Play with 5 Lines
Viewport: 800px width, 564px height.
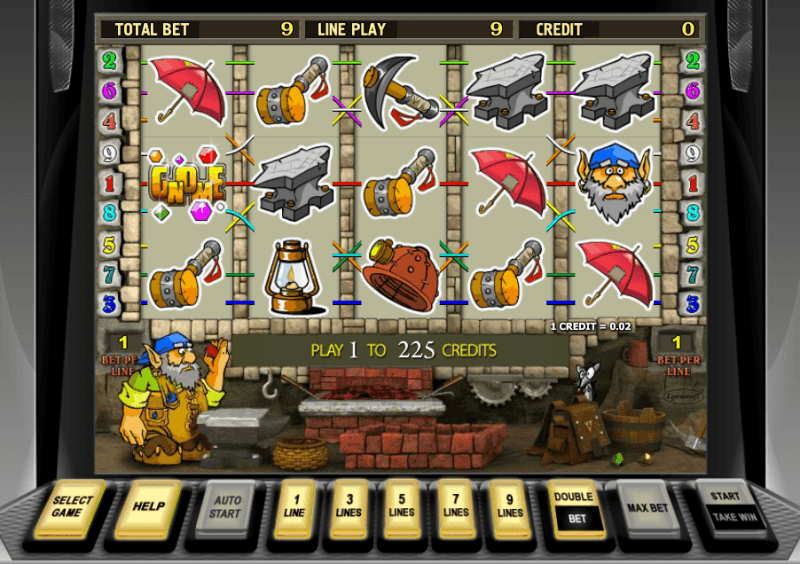point(402,506)
